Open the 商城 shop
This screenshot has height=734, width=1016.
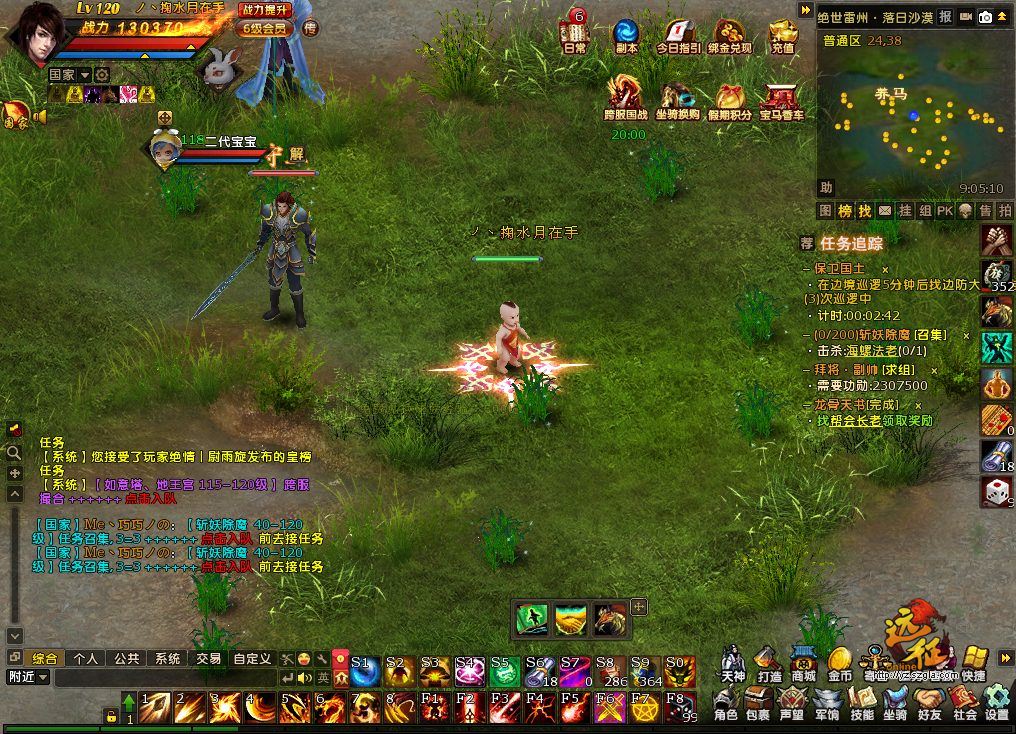pos(803,662)
